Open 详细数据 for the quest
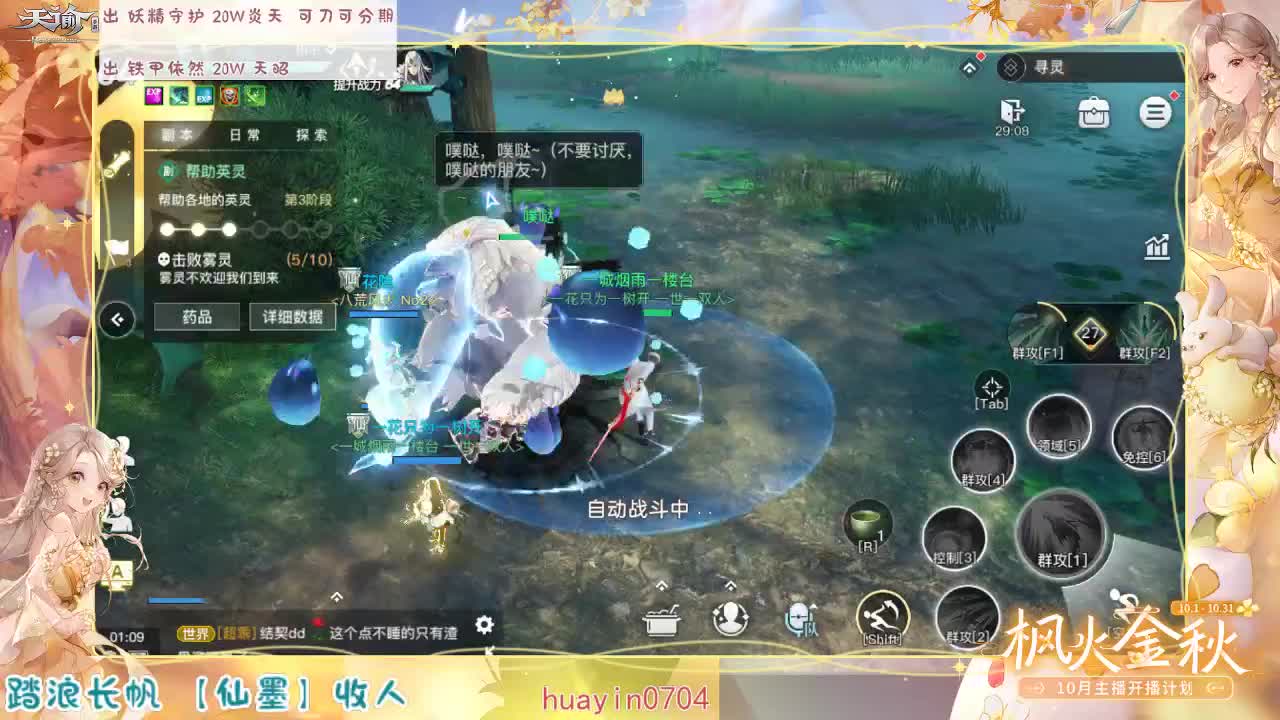The width and height of the screenshot is (1280, 720). [x=291, y=318]
